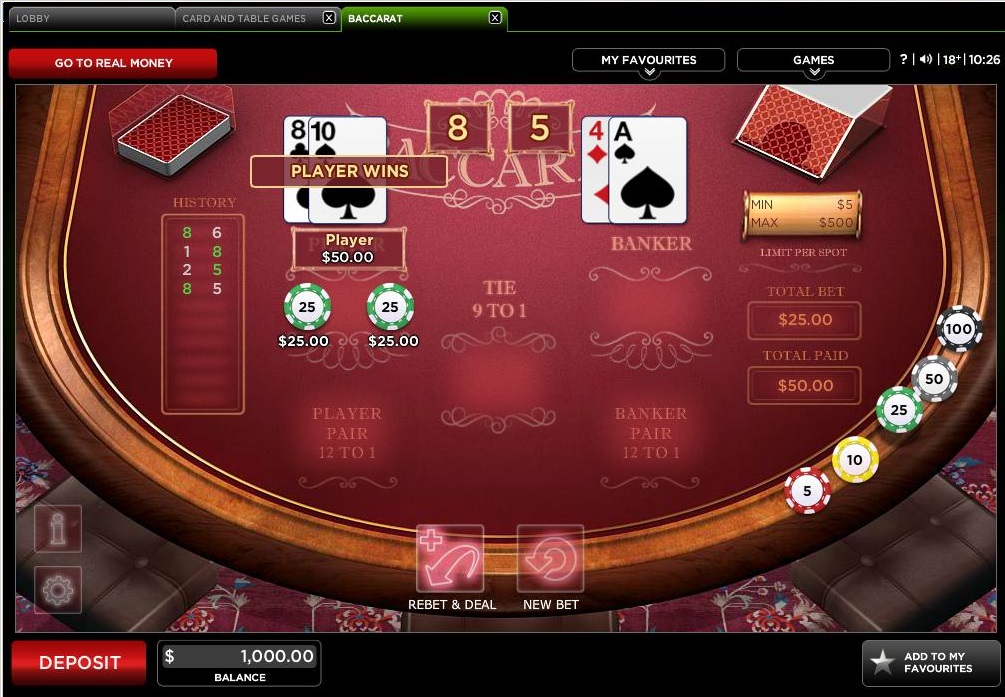Select the 100 value chip
Screen dimensions: 1005x697
tap(959, 329)
